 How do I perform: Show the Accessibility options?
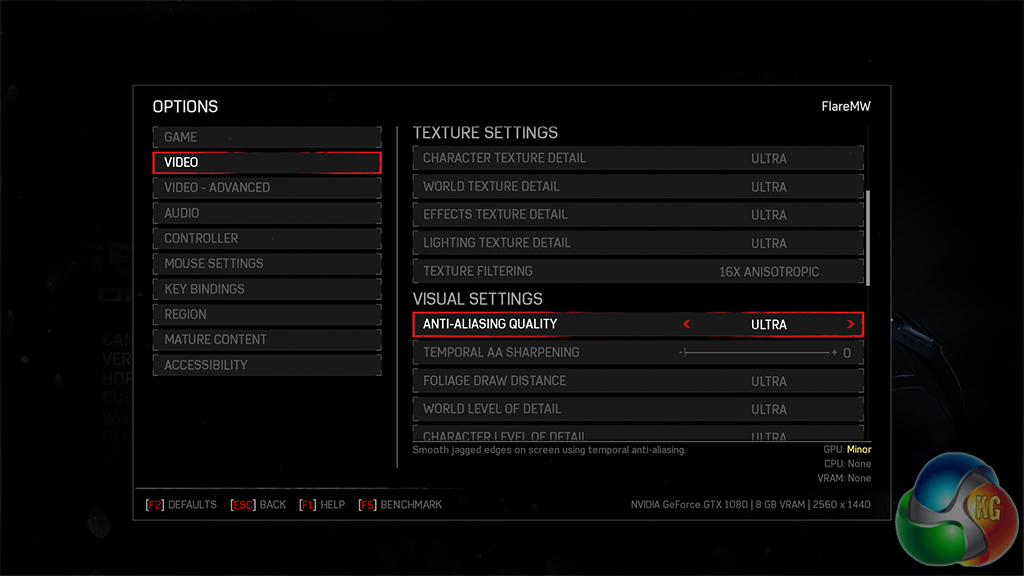[266, 365]
